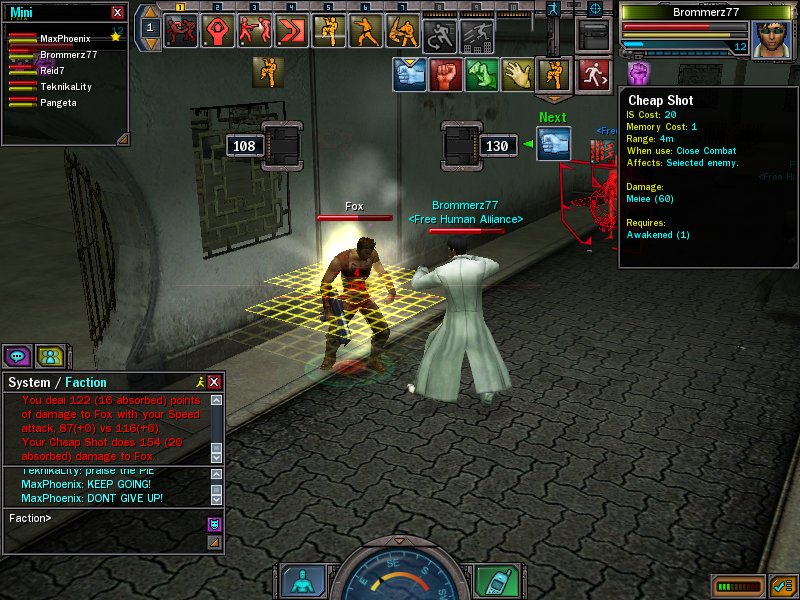This screenshot has width=800, height=600.
Task: Open the blue character figure button
Action: pos(302,581)
